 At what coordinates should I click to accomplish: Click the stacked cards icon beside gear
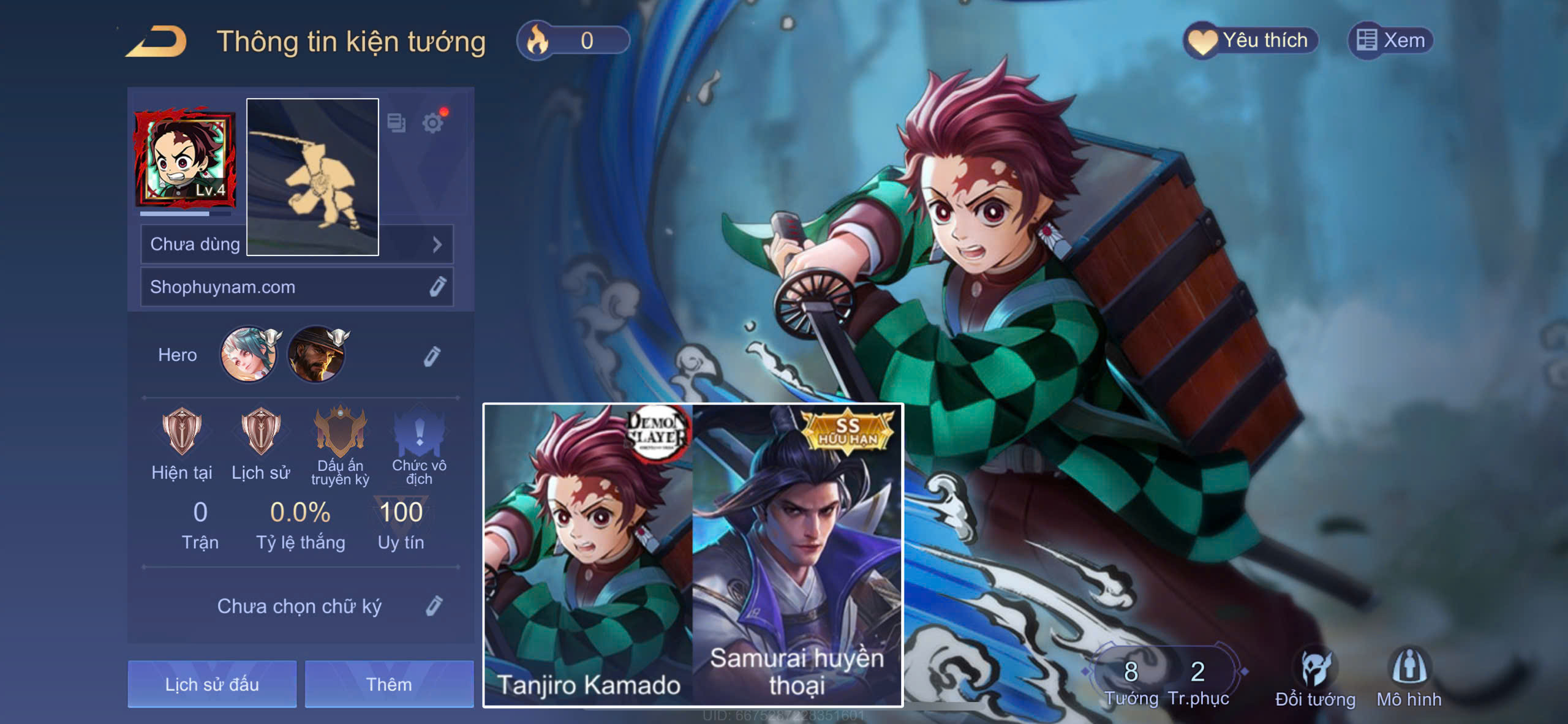click(396, 123)
